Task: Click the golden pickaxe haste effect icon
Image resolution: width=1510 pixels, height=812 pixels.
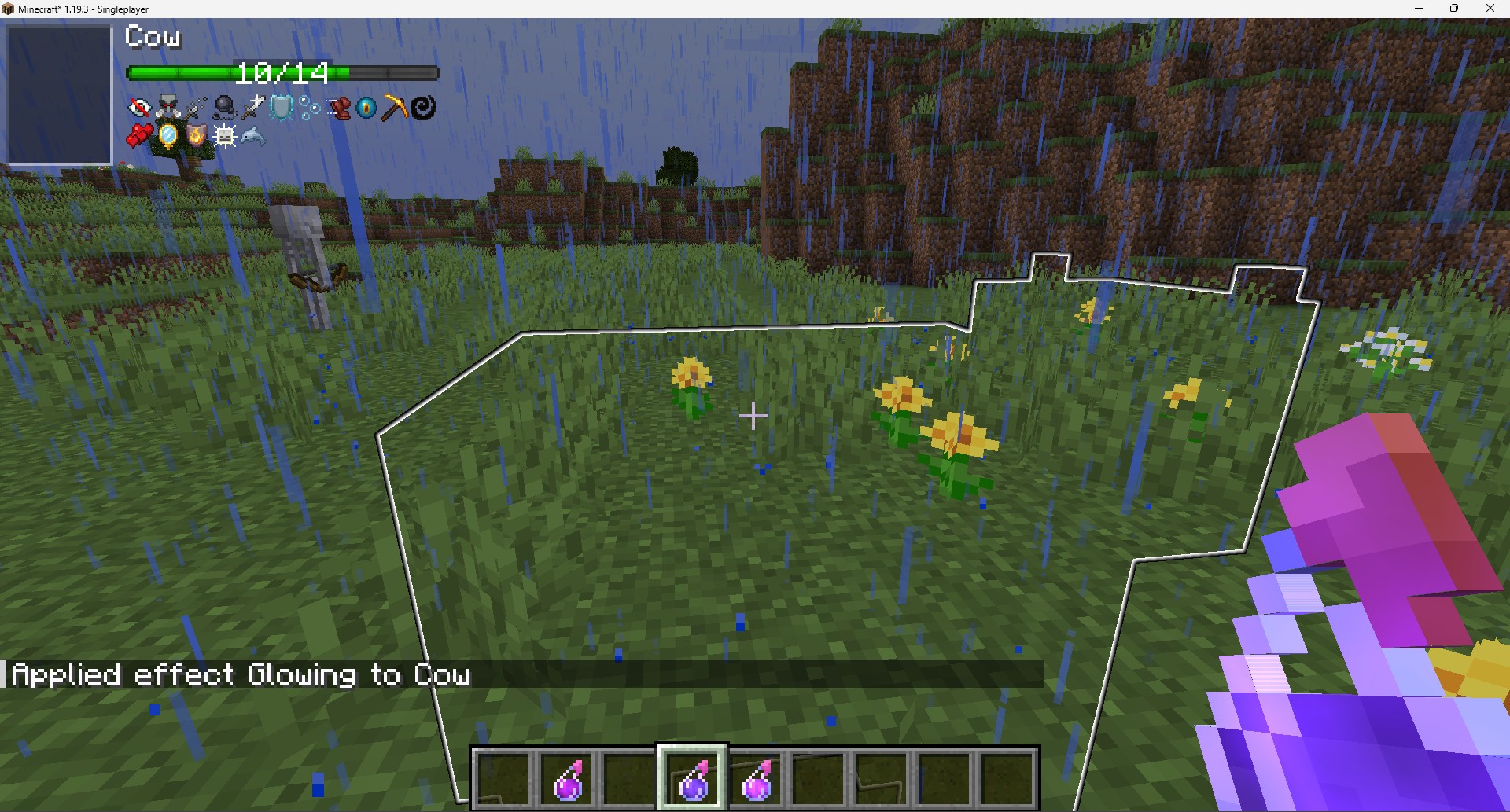Action: click(x=395, y=108)
